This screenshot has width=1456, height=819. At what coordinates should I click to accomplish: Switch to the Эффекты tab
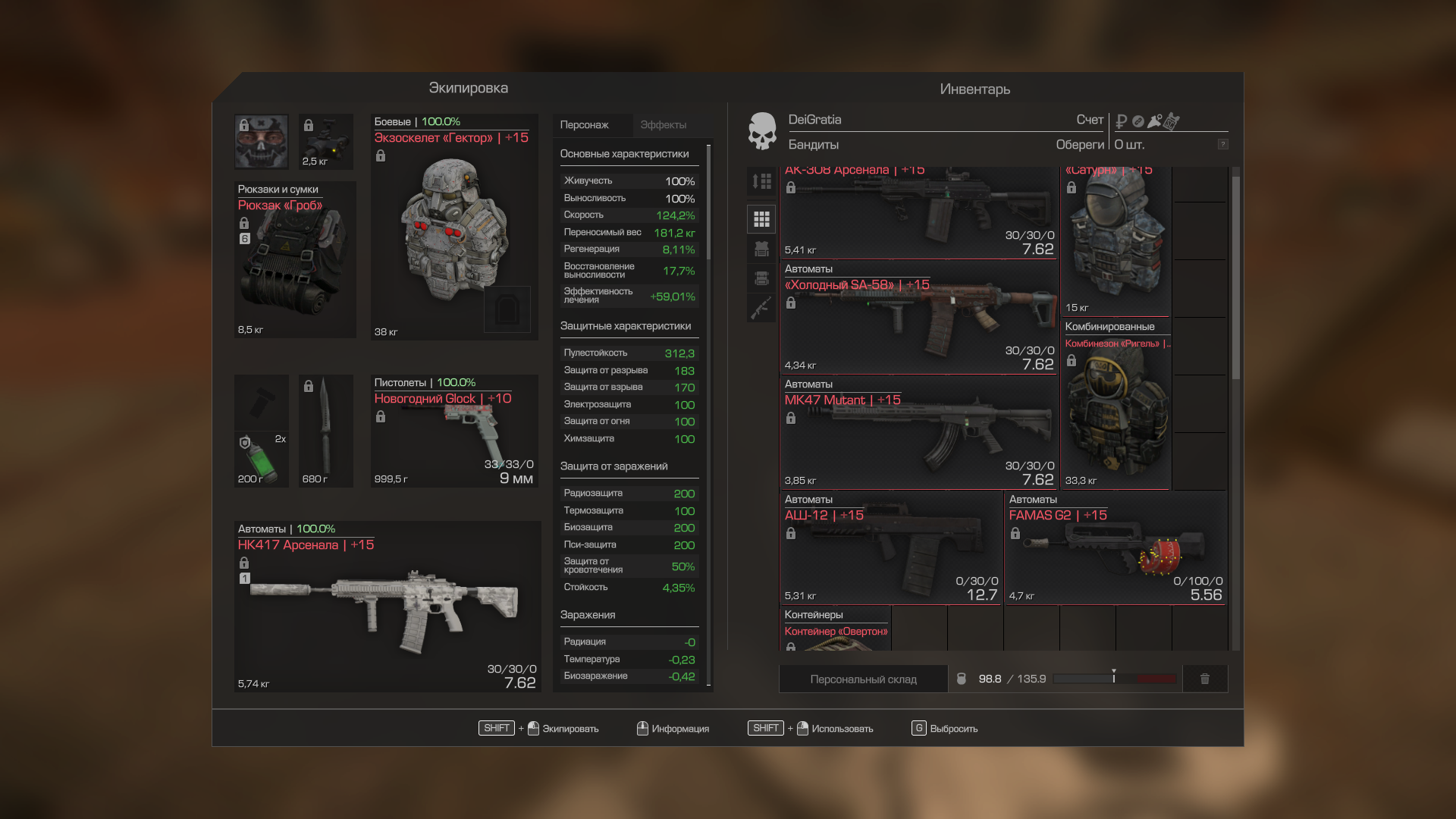[663, 125]
